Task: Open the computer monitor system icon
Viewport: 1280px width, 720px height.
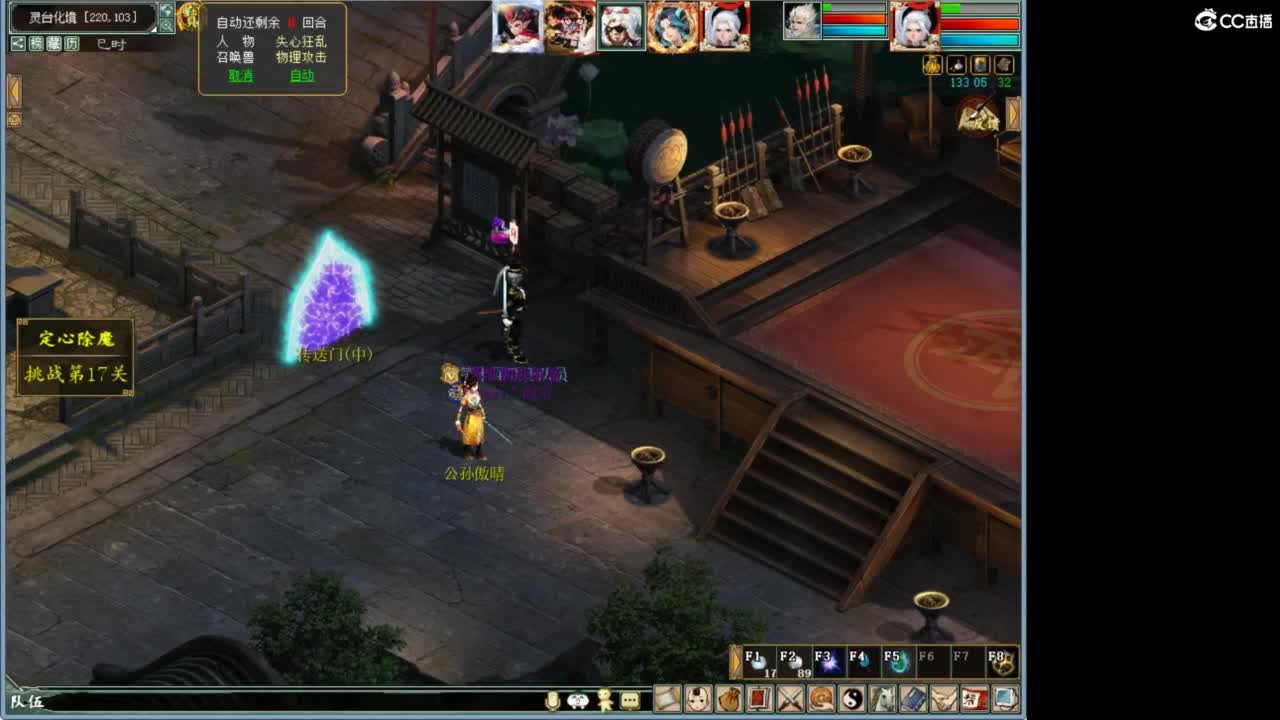Action: (x=1005, y=698)
